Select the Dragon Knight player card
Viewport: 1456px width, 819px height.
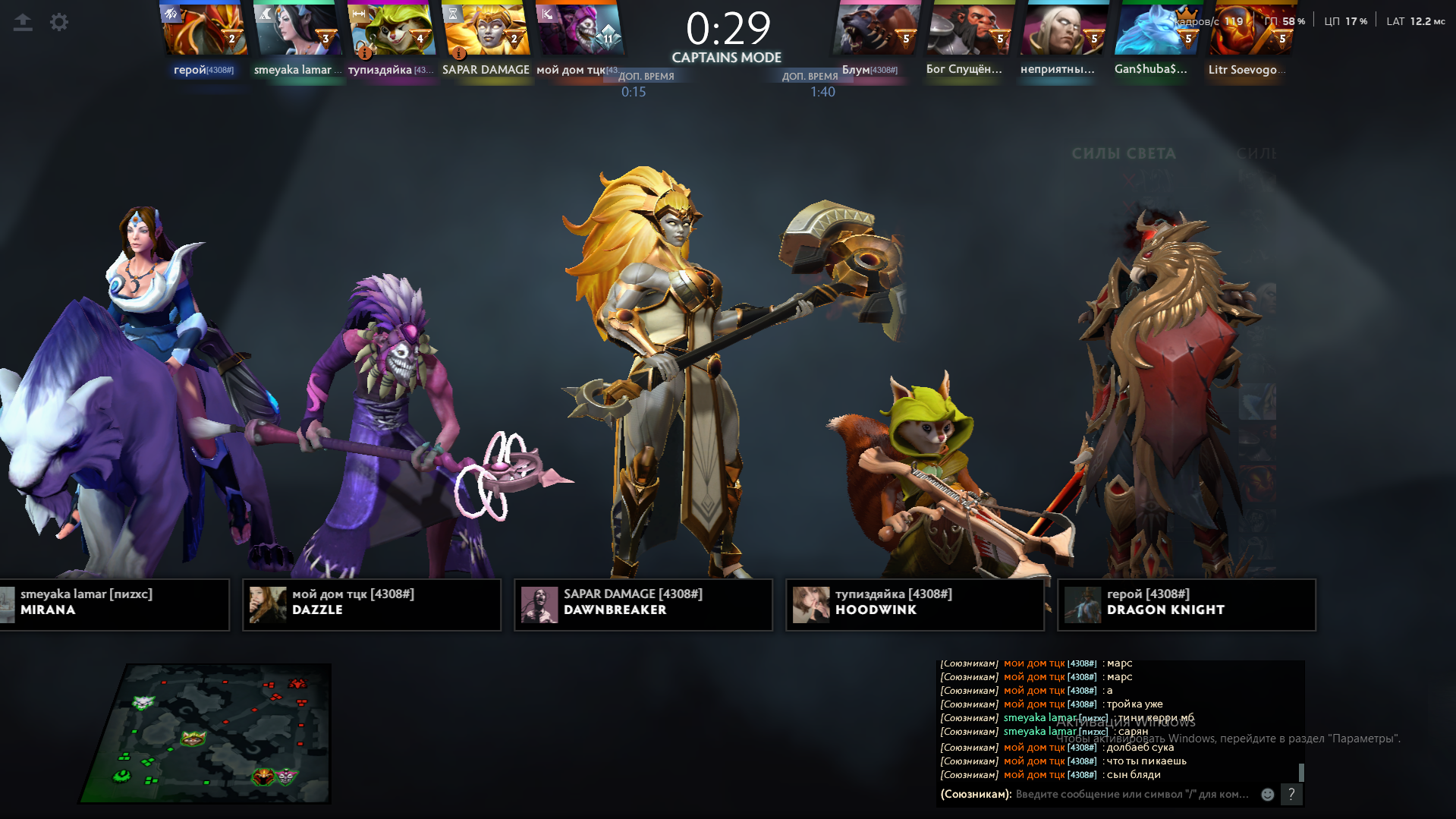tap(1187, 604)
